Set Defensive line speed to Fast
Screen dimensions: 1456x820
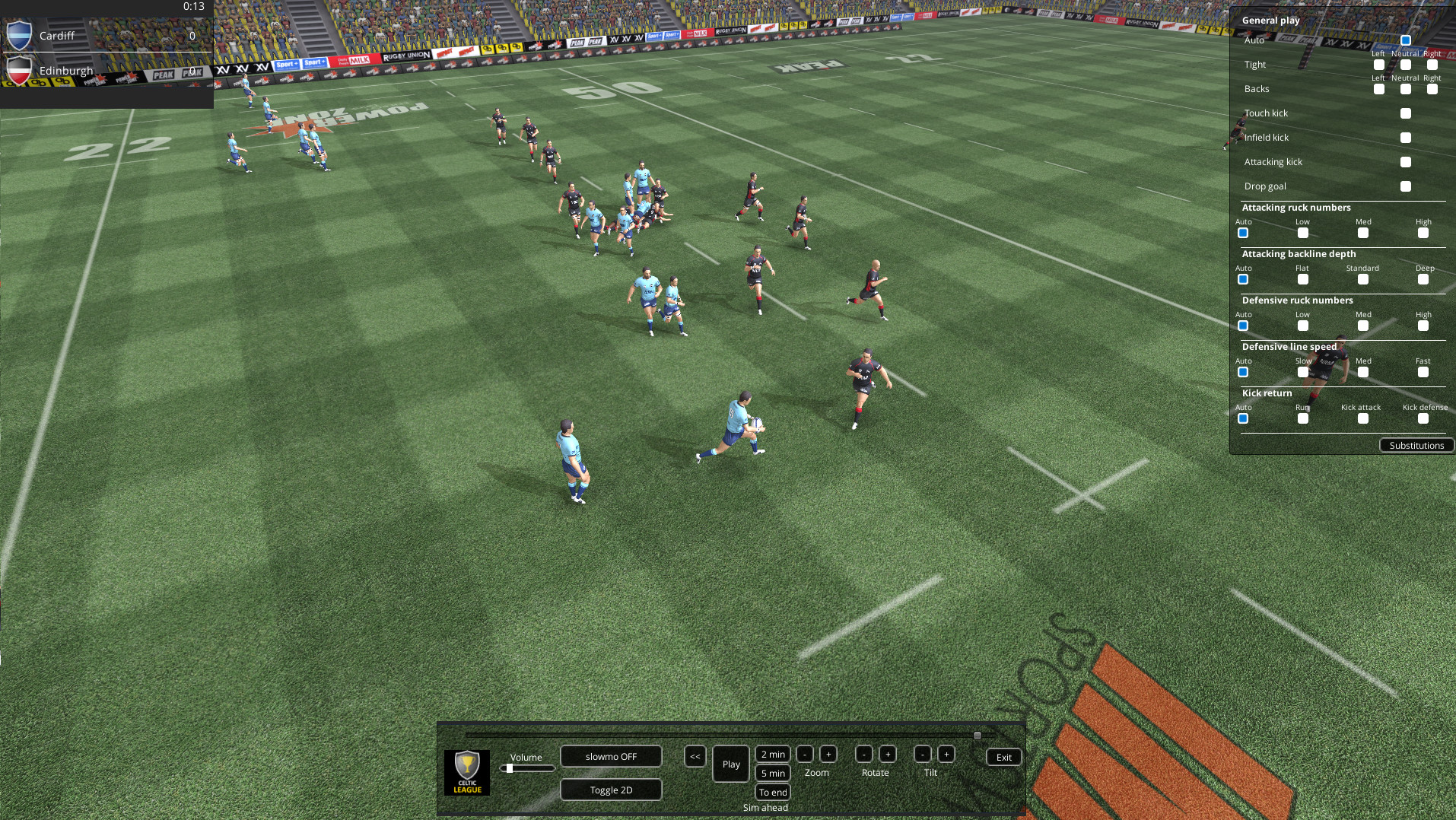point(1423,372)
